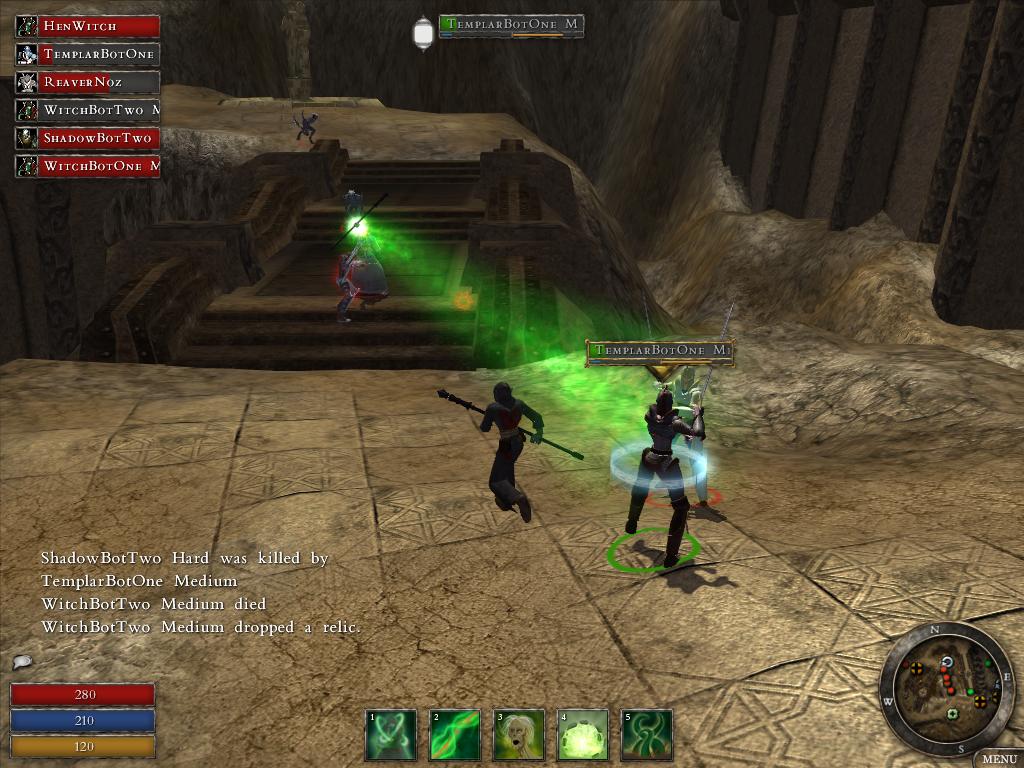Select WitchBotTwo in the player list
The image size is (1024, 768).
coord(88,110)
